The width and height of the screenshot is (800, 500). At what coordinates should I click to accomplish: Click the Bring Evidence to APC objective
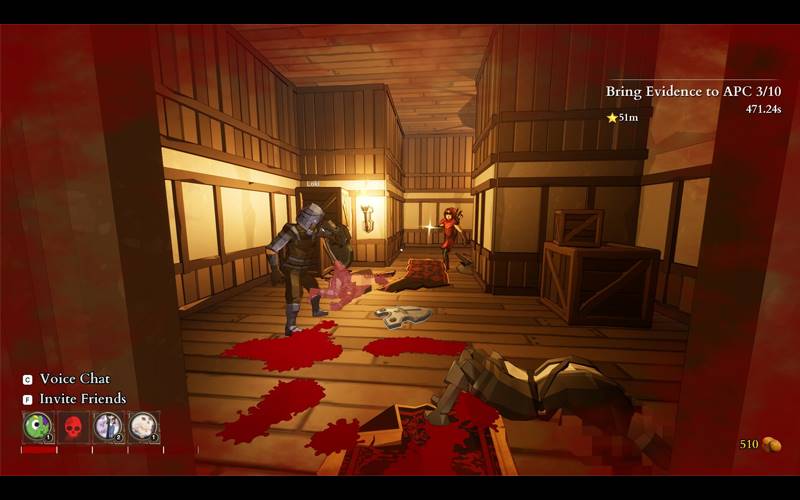(692, 91)
